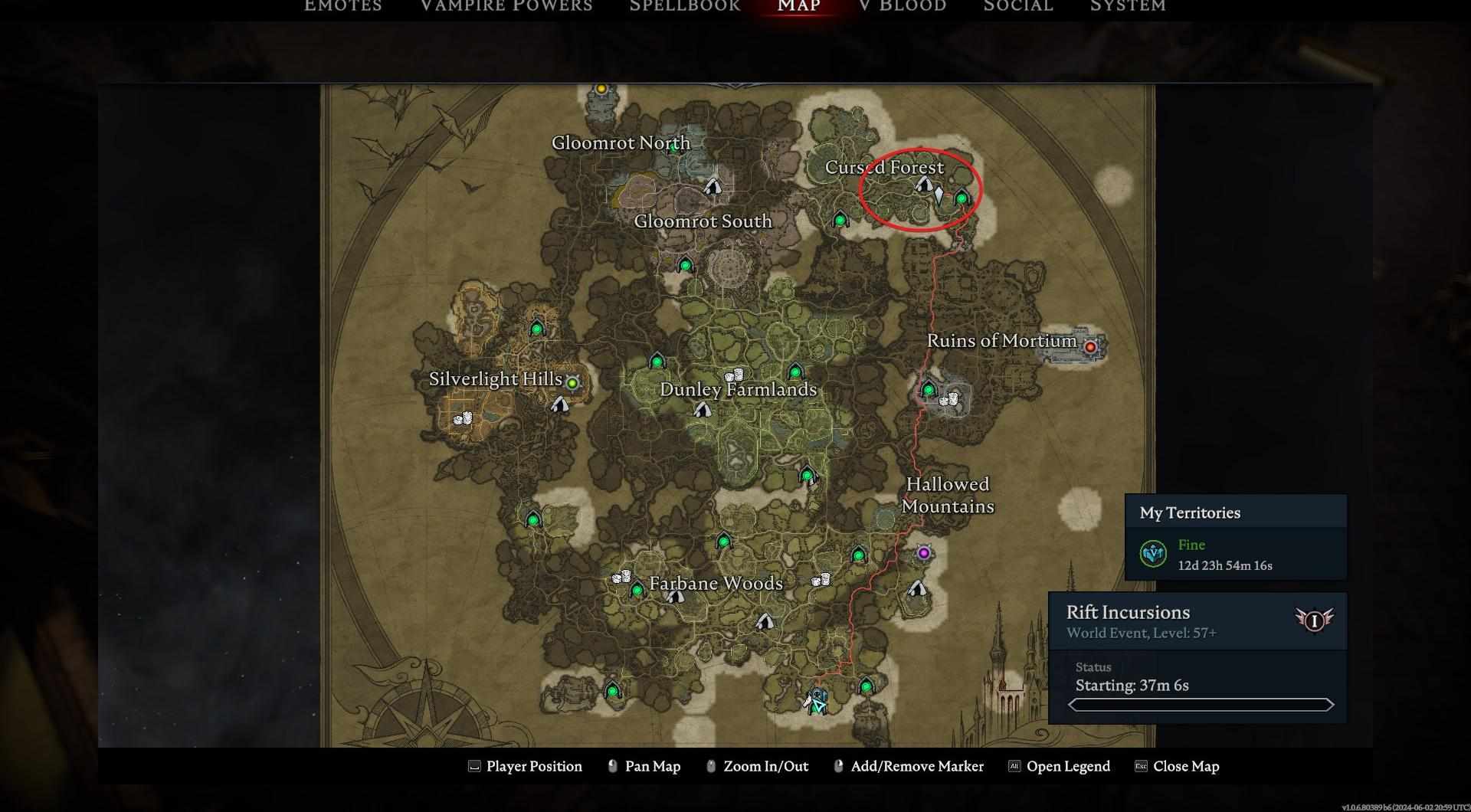1471x812 pixels.
Task: Open the Vampire Powers tab
Action: [506, 6]
